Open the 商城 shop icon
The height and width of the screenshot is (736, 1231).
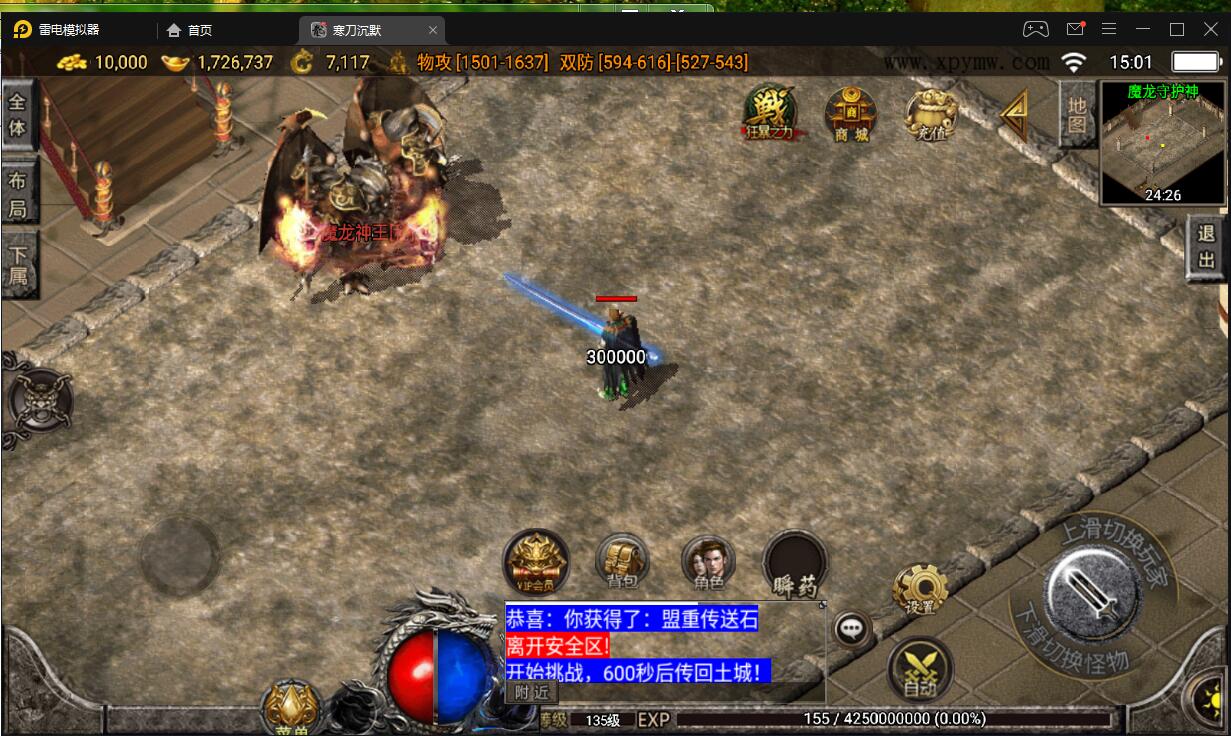[x=851, y=113]
